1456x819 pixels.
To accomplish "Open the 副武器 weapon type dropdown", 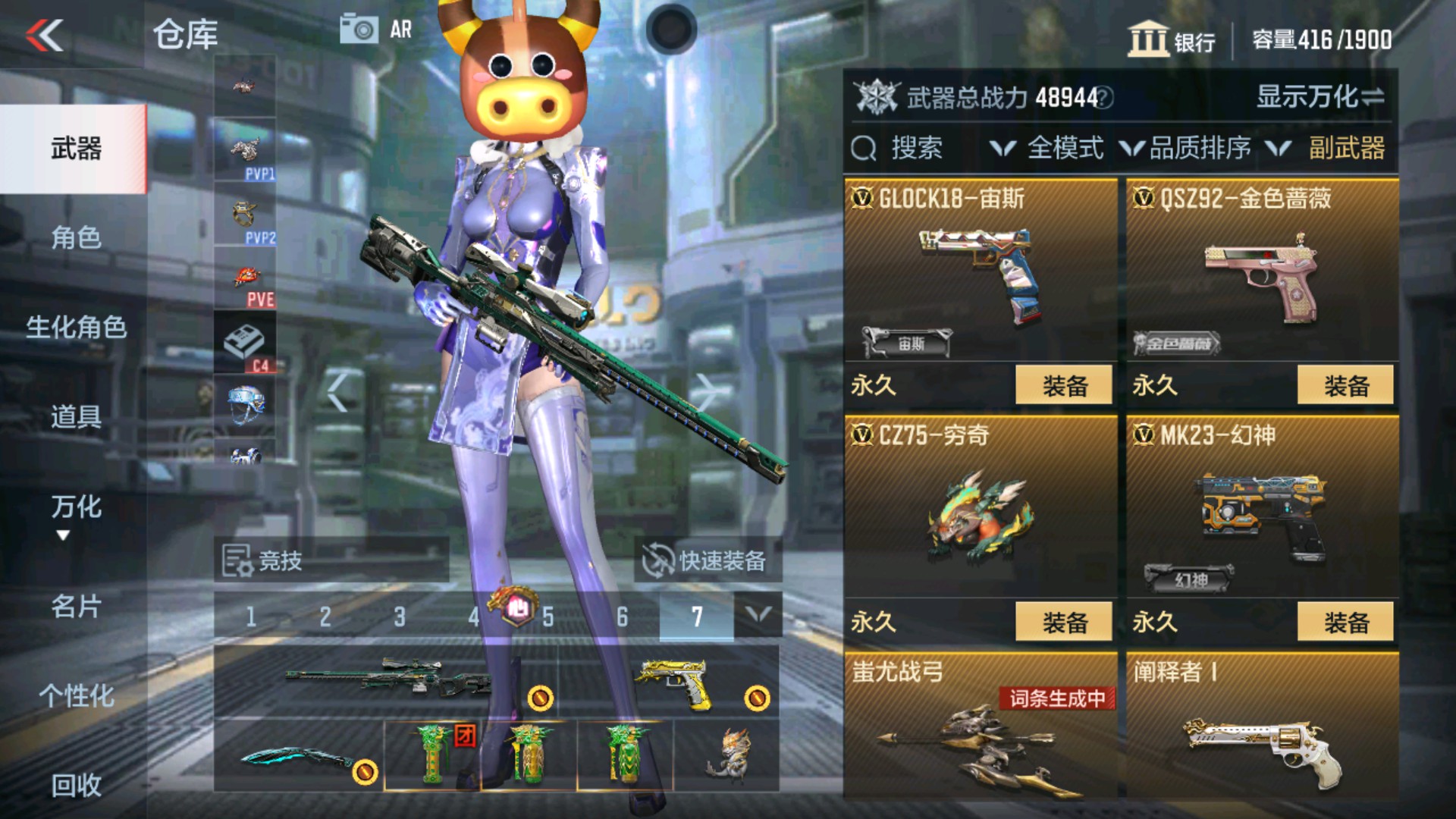I will pyautogui.click(x=1346, y=149).
